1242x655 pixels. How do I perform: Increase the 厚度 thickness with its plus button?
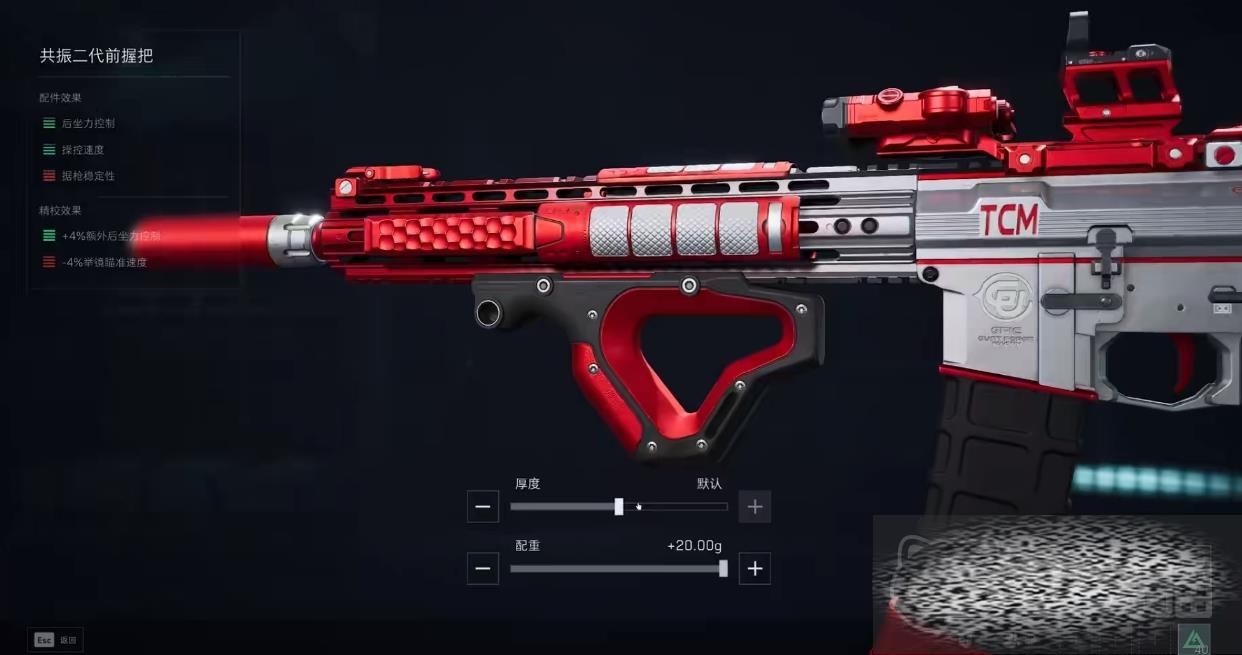(755, 507)
